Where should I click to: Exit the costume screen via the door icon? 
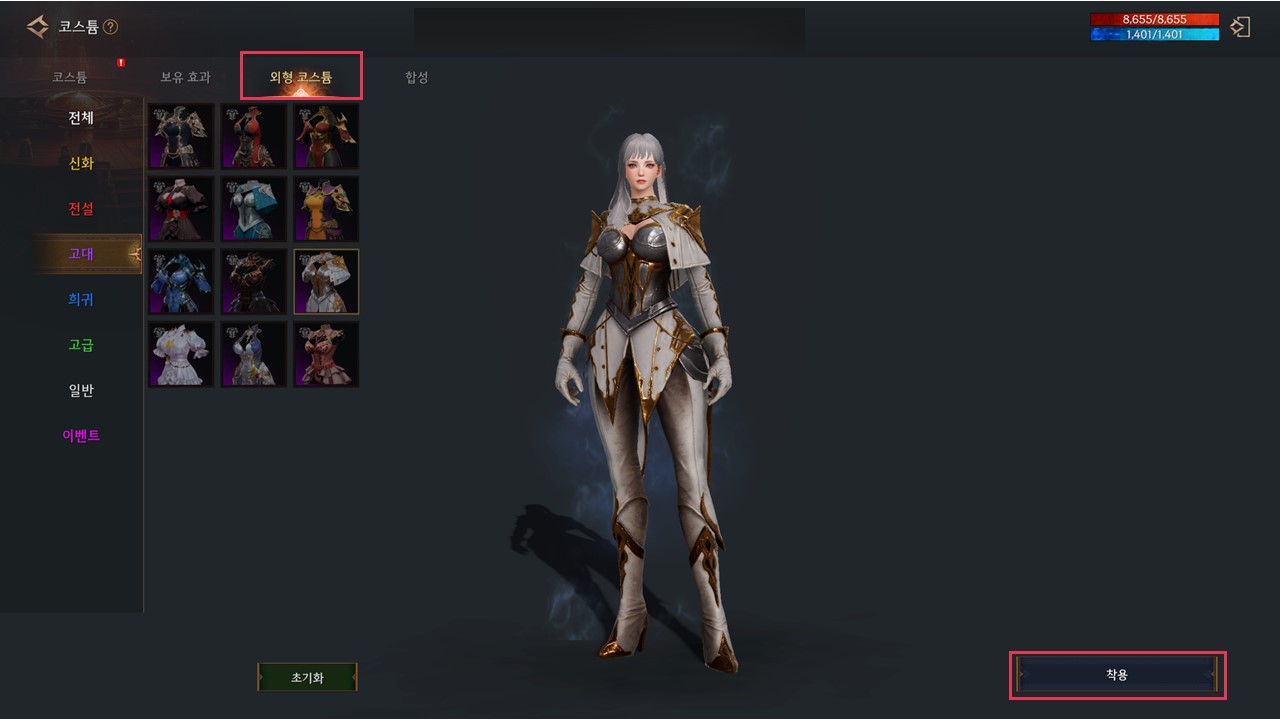click(x=1241, y=27)
